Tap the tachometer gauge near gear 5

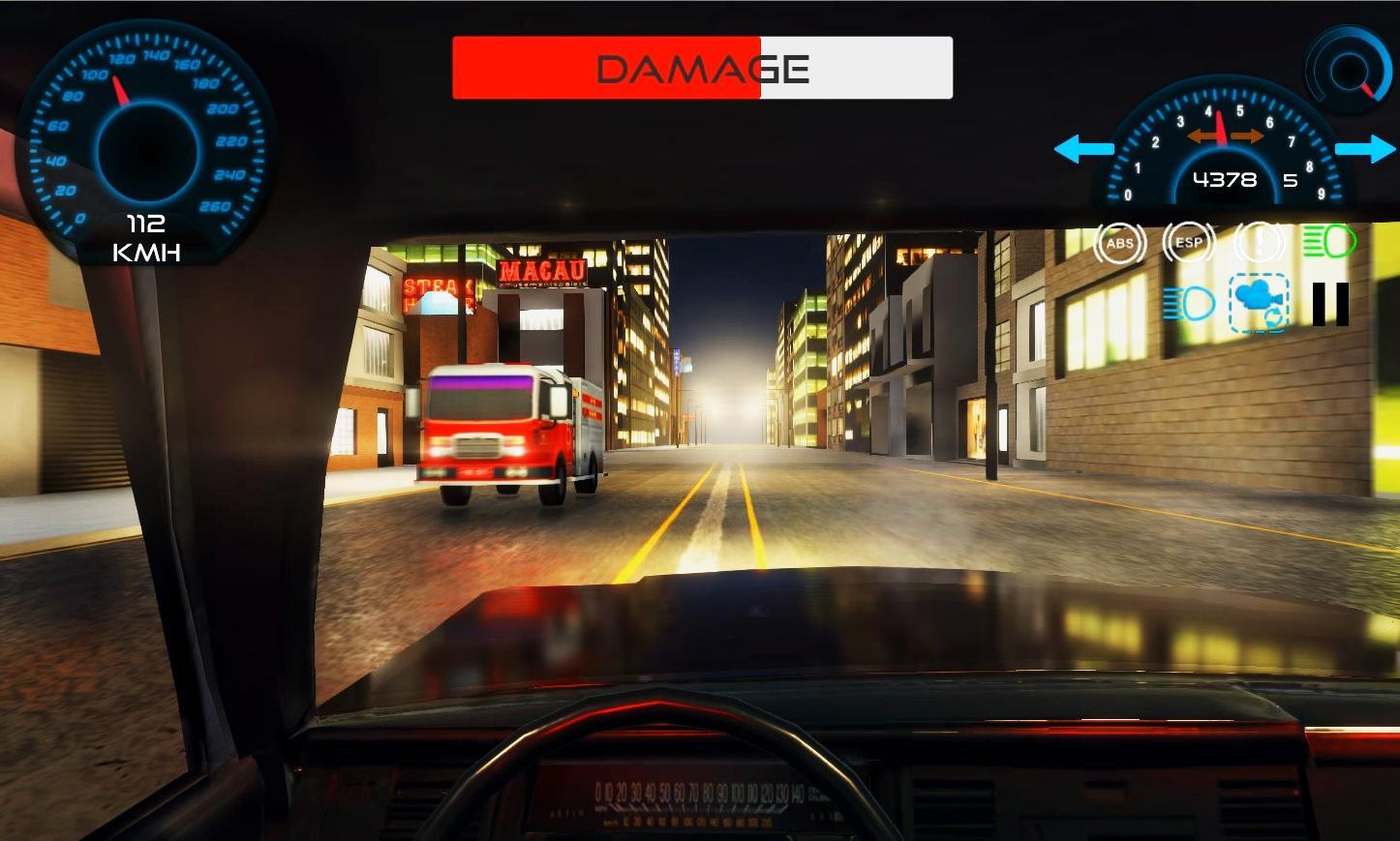(1224, 145)
